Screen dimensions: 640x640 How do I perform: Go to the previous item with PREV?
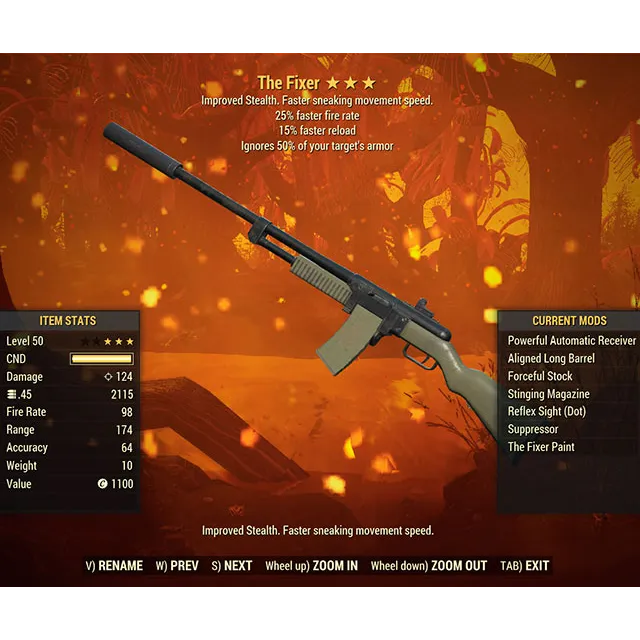(177, 566)
